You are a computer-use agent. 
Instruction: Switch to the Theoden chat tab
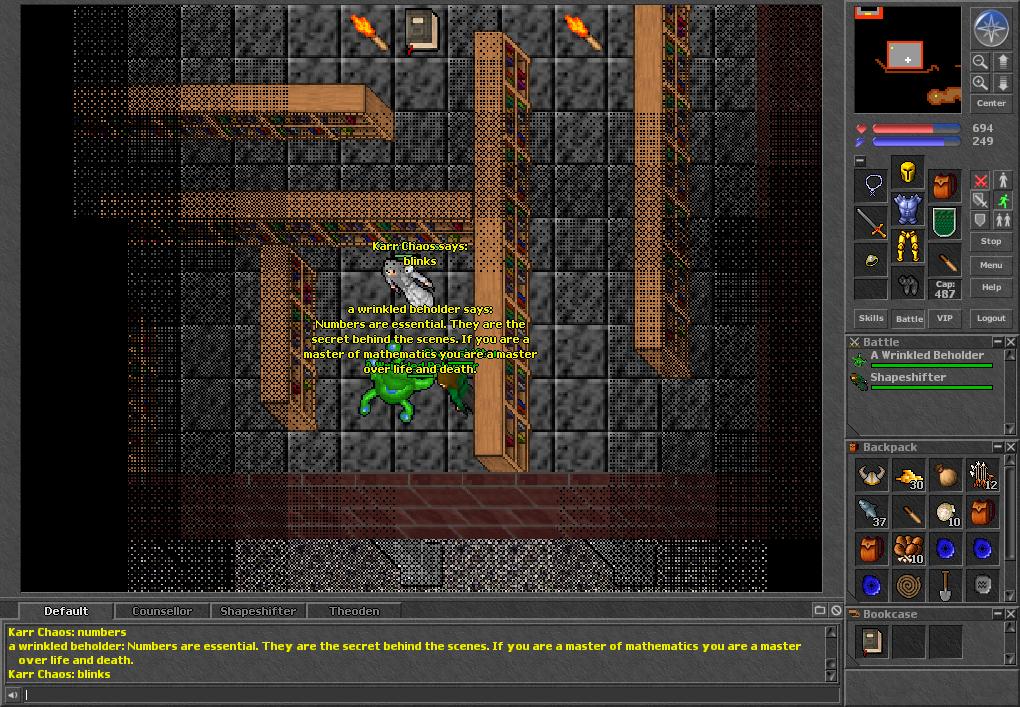354,611
